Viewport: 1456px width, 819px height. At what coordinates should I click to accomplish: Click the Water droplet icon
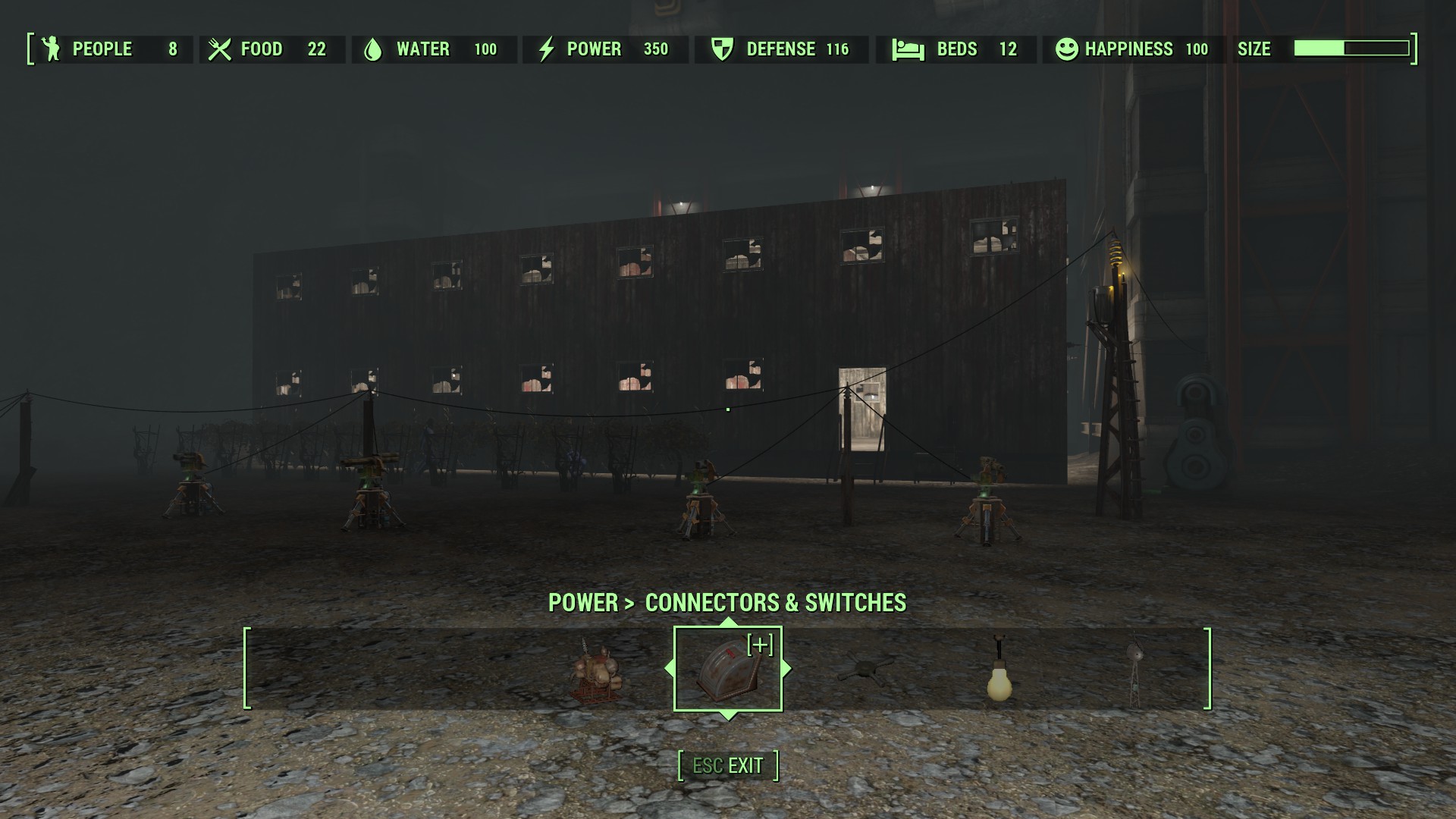coord(375,49)
